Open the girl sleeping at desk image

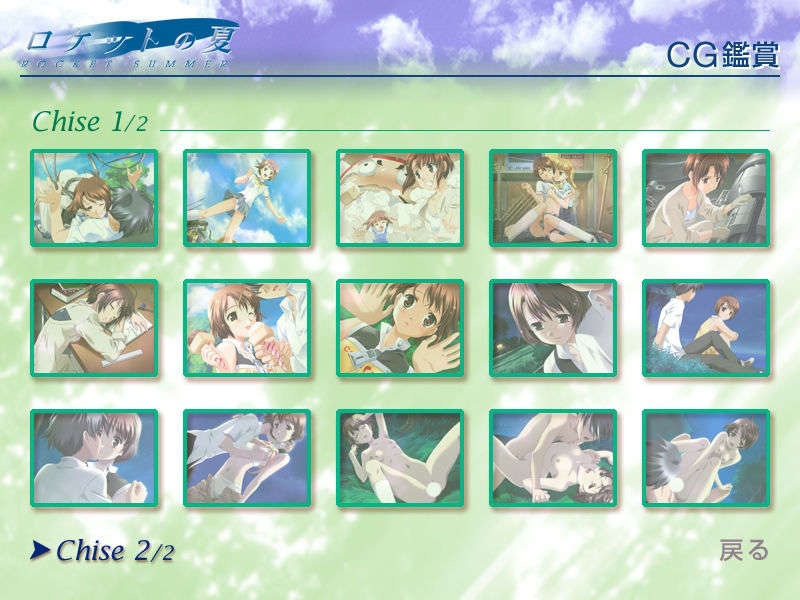coord(94,328)
